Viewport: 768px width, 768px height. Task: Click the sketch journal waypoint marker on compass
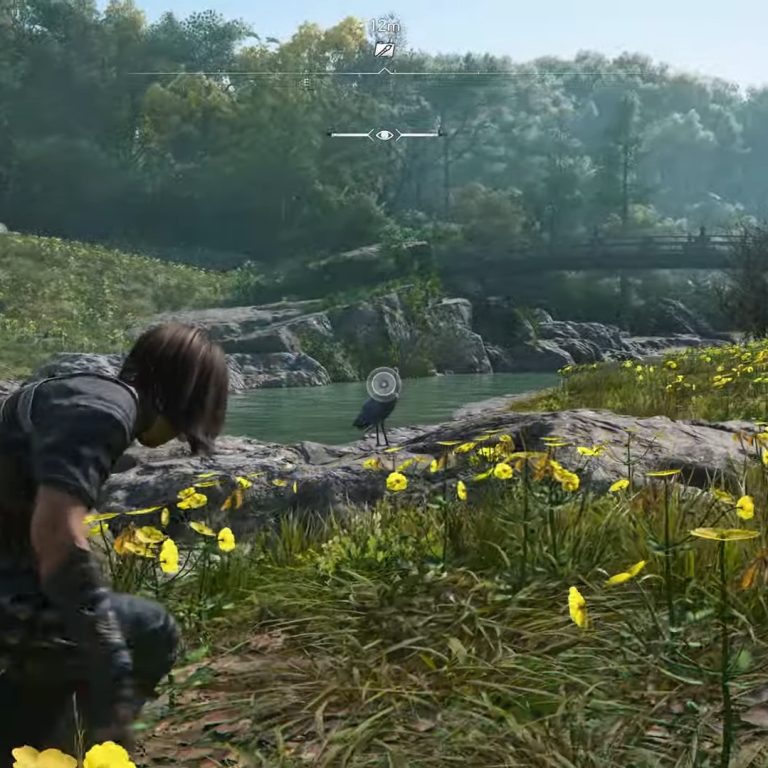tap(384, 49)
